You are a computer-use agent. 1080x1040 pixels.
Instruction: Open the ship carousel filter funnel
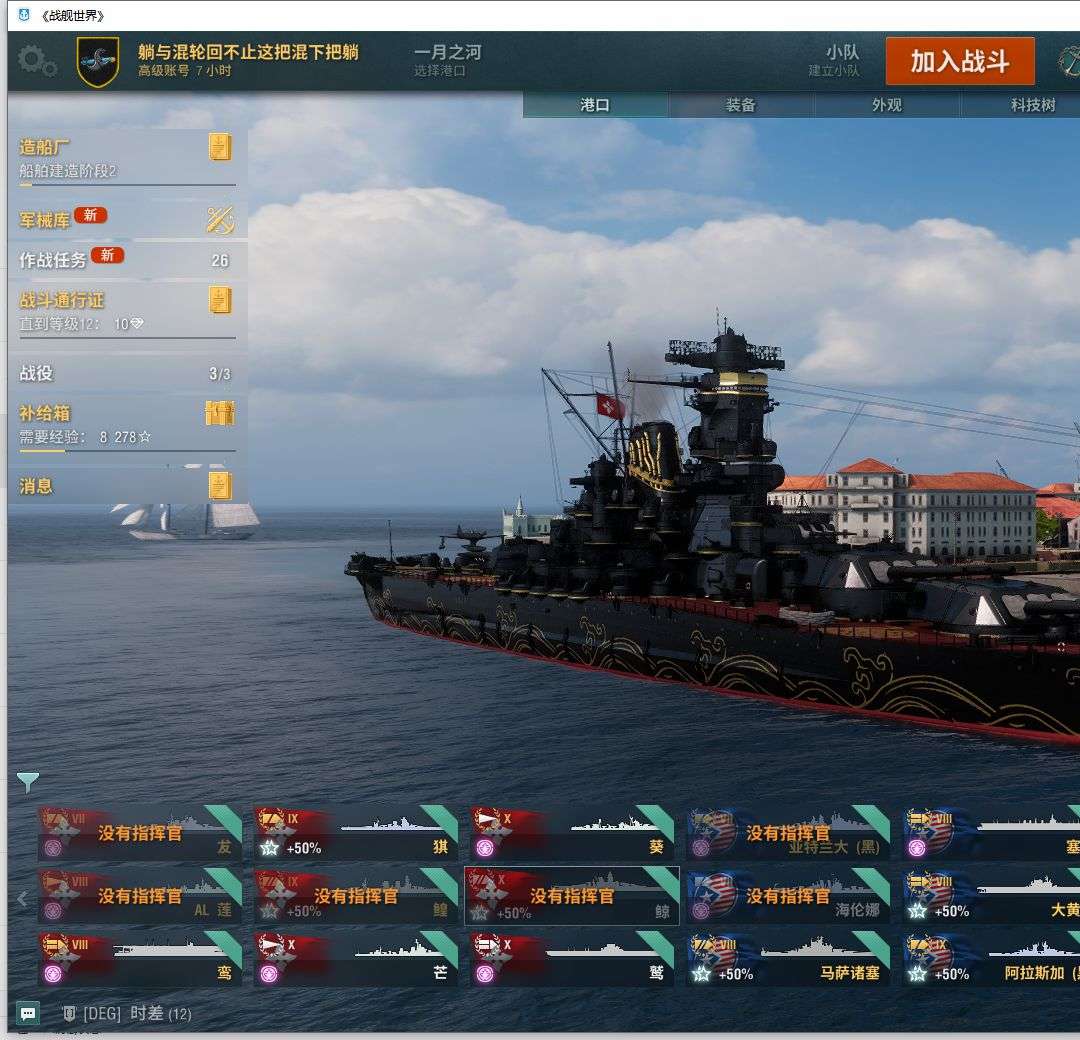click(x=28, y=782)
